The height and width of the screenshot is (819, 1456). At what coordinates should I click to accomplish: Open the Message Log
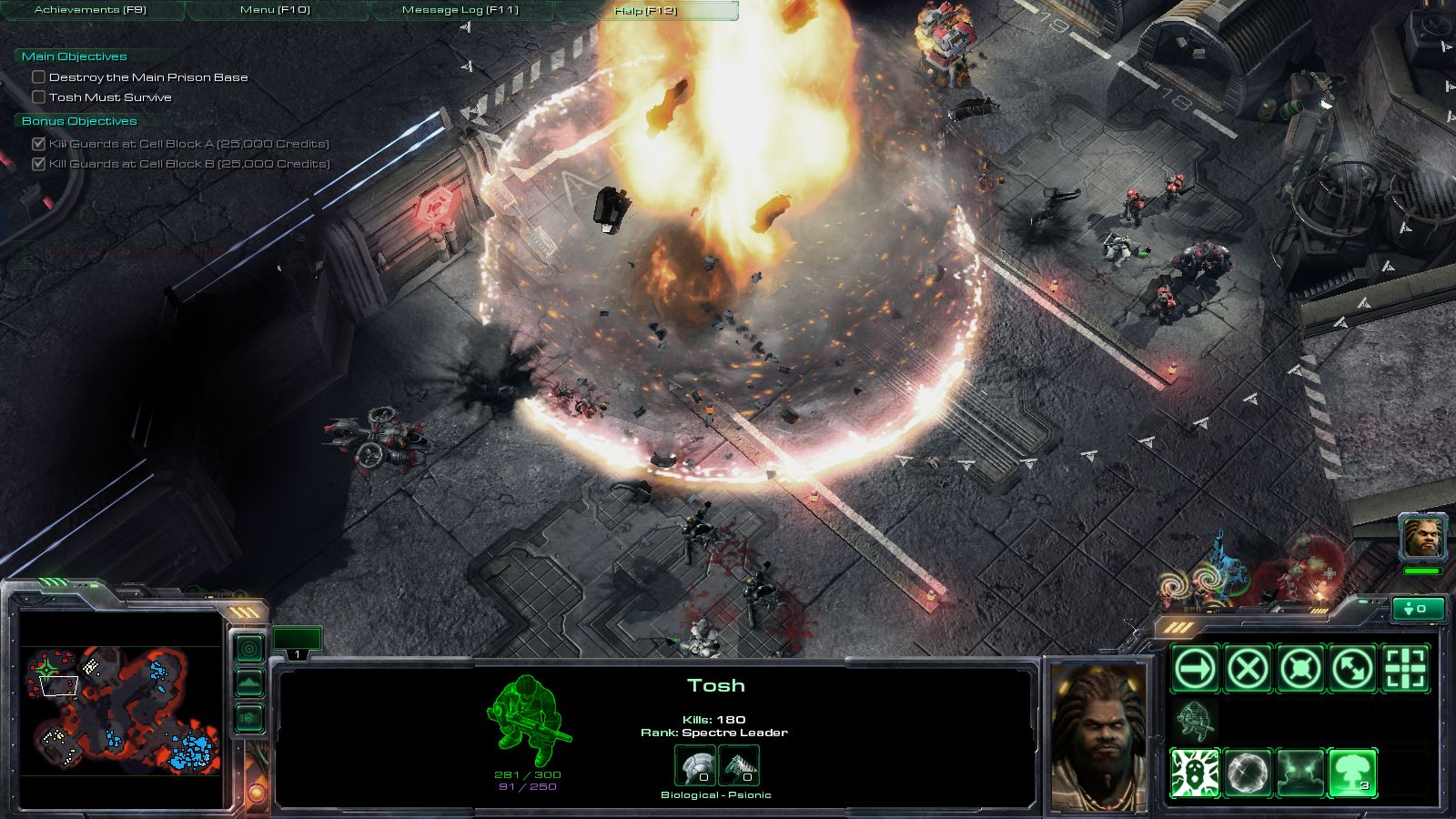pos(460,10)
